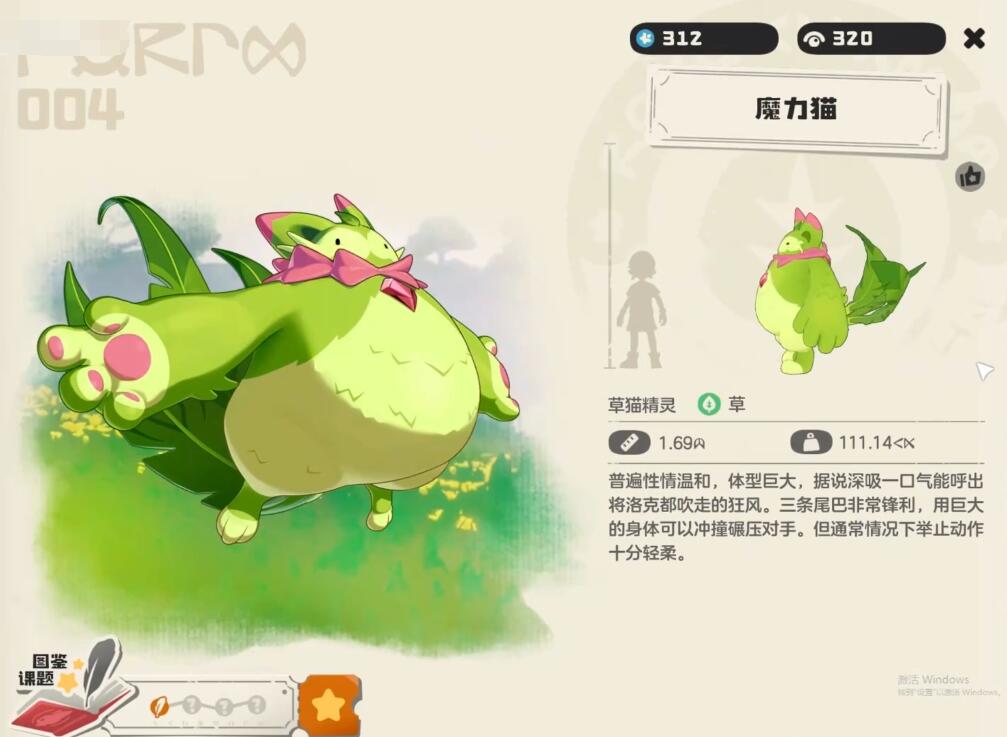Click the orange star ticket button
This screenshot has width=1007, height=737.
pos(329,705)
